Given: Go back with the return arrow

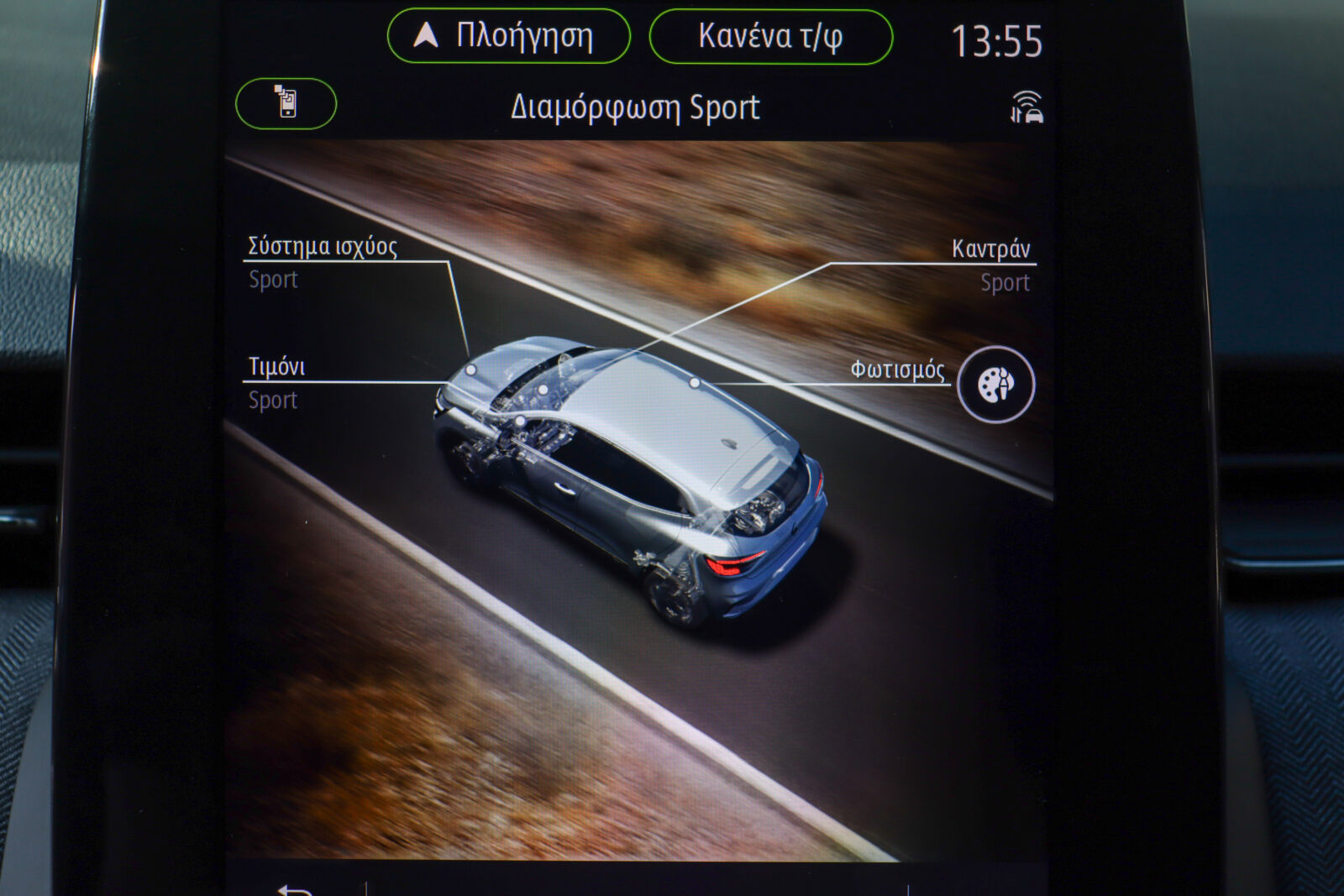Looking at the screenshot, I should point(294,889).
